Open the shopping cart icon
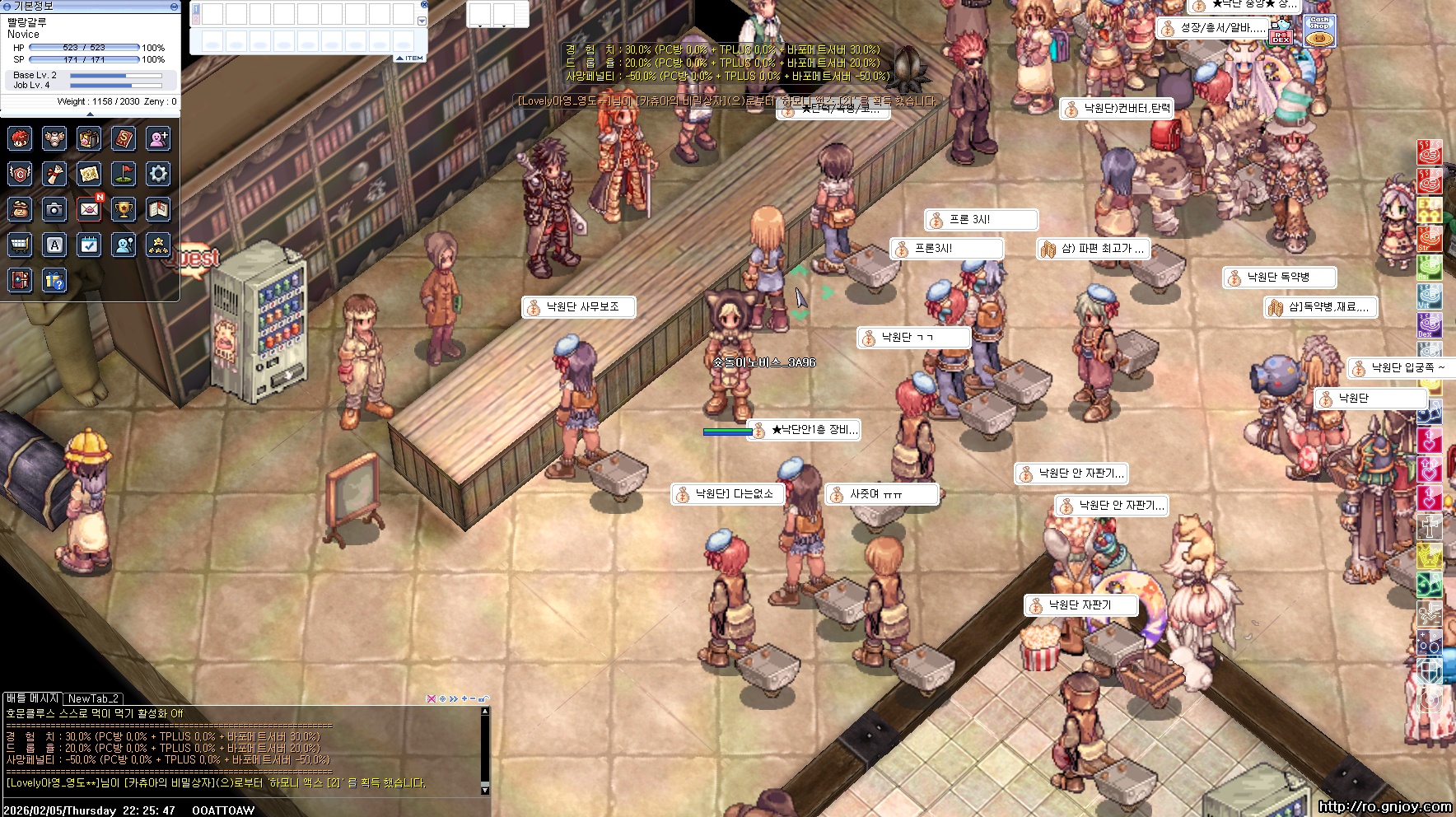 (20, 245)
